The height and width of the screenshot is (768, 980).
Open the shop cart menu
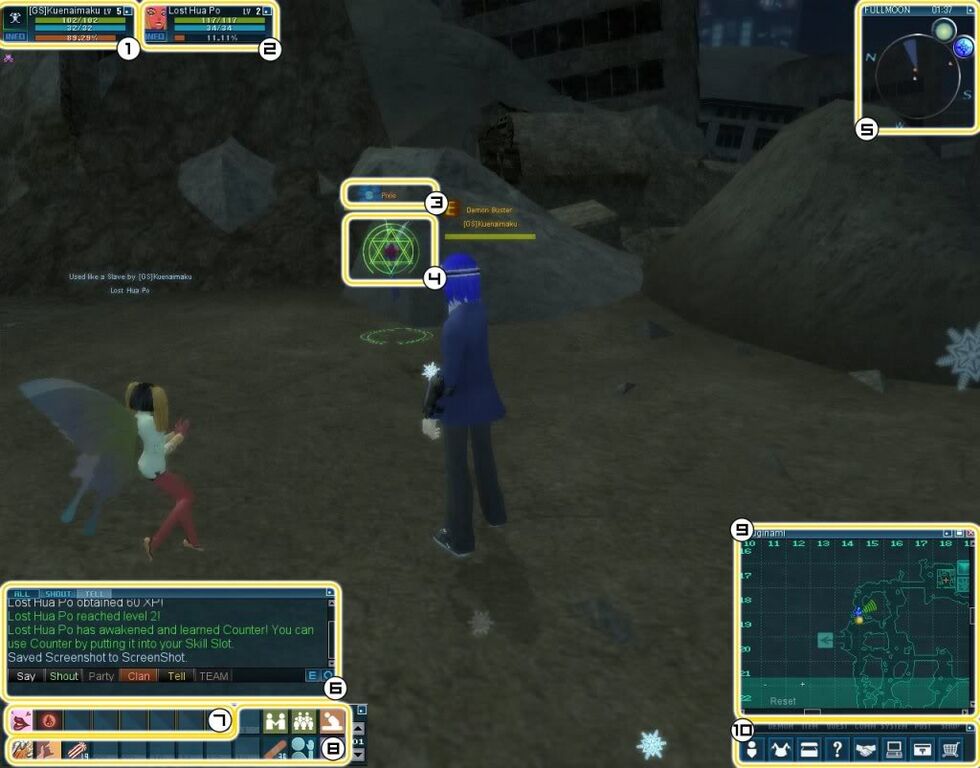pyautogui.click(x=952, y=749)
